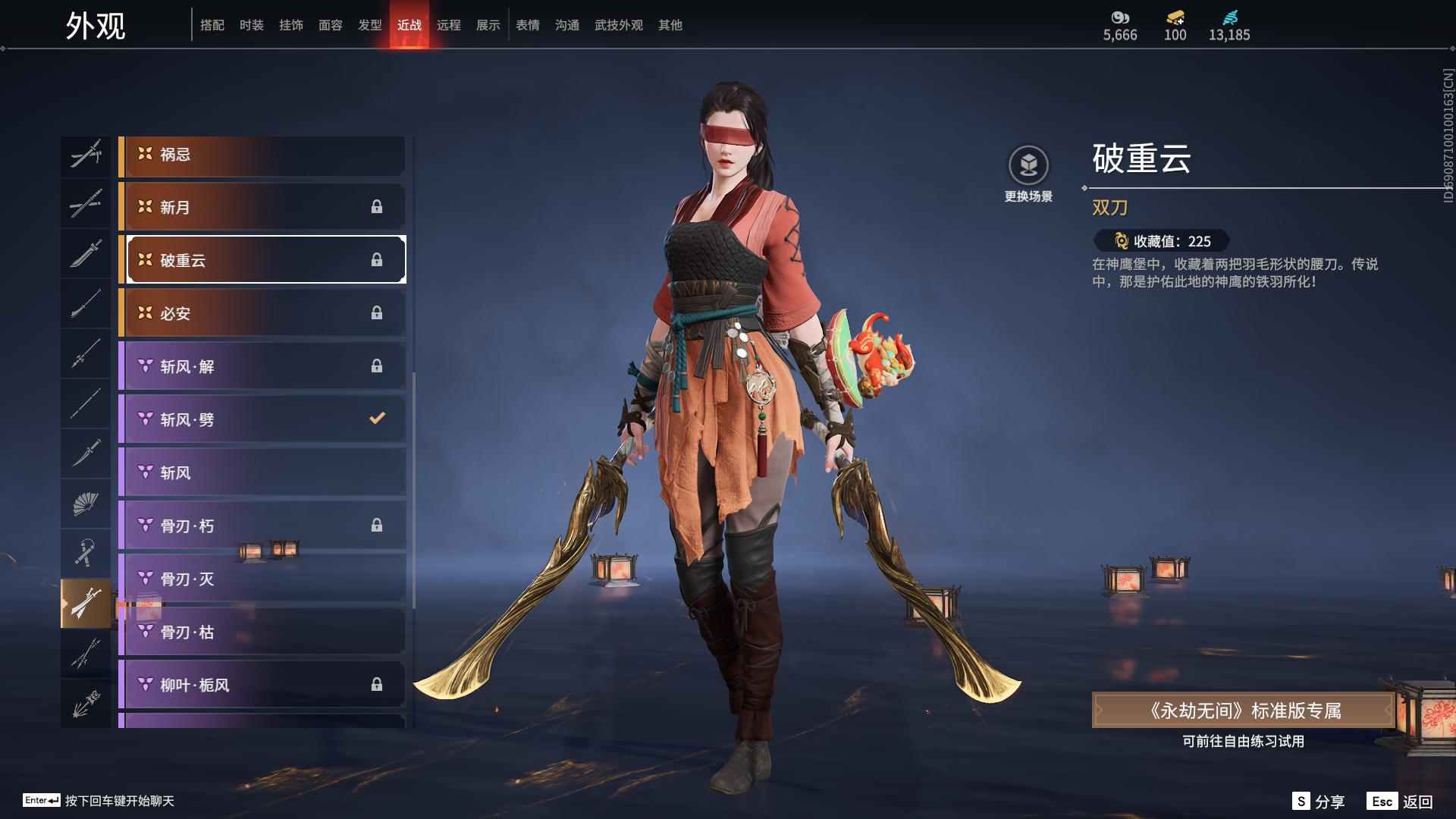
Task: Select the locked 柳叶·栀风 entry
Action: tap(262, 684)
